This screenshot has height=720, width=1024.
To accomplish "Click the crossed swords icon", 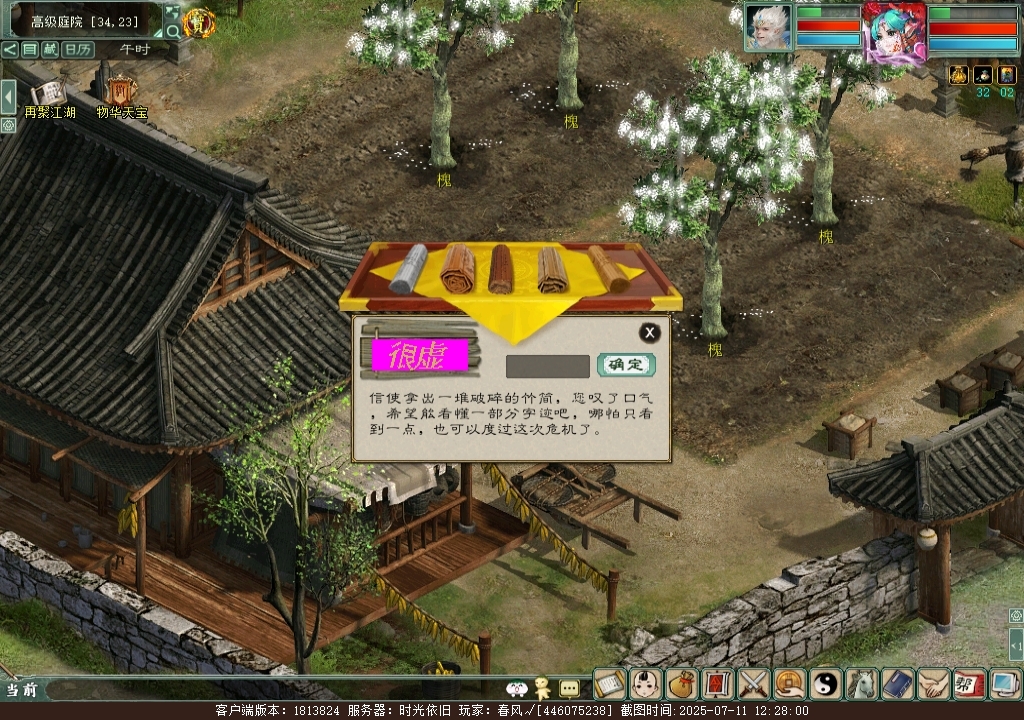I will (x=753, y=684).
